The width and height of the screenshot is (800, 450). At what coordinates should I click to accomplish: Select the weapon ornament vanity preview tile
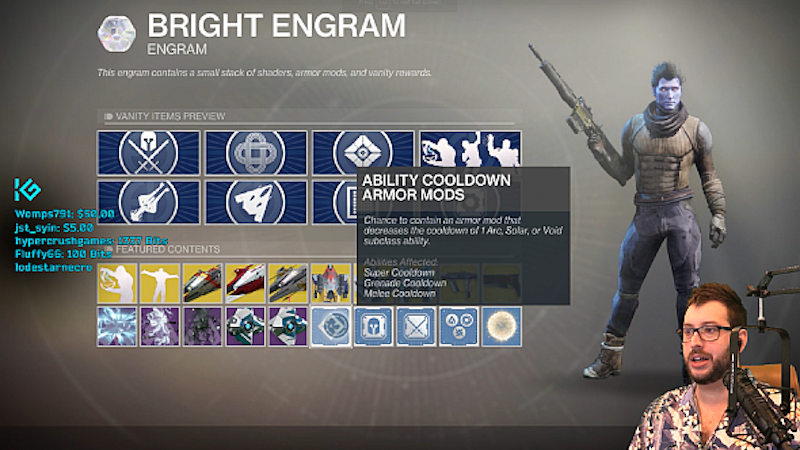[x=149, y=202]
